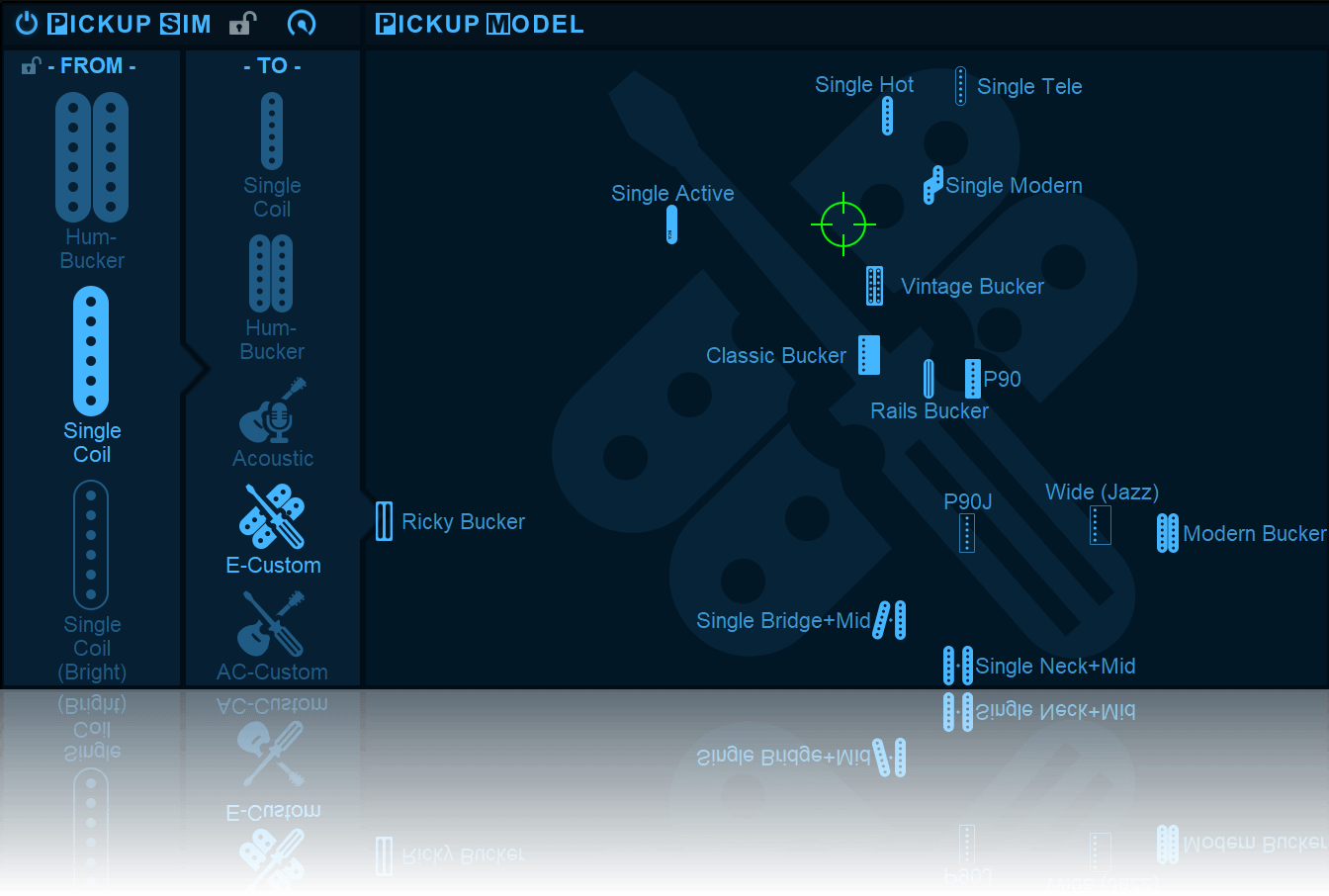Choose E-Custom as destination pickup
This screenshot has width=1329, height=896.
click(273, 515)
